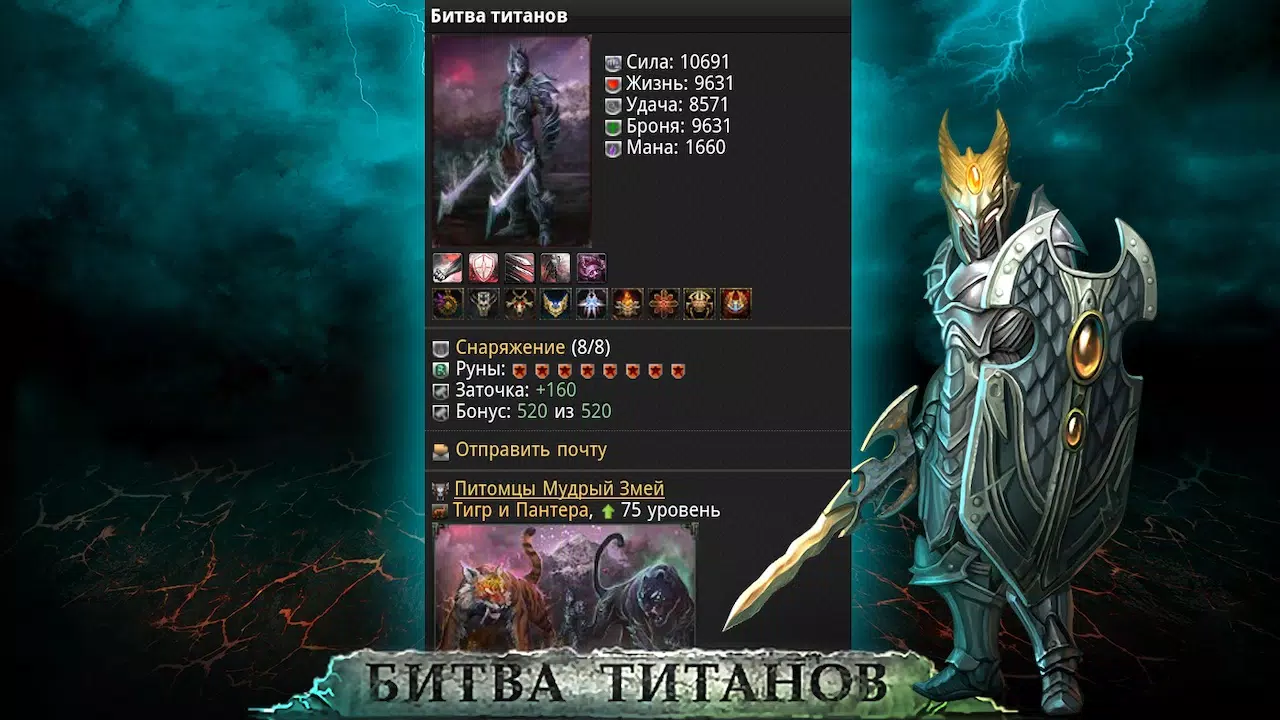The image size is (1280, 720).
Task: Select the horned red-eyed skull artifact icon
Action: 519,302
